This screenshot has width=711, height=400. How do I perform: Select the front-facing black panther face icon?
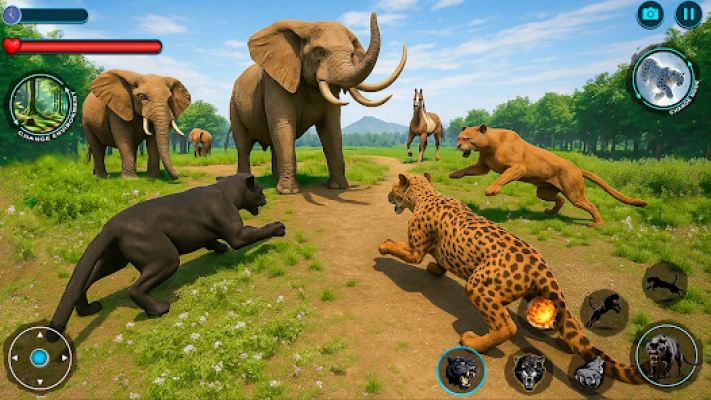pyautogui.click(x=529, y=371)
